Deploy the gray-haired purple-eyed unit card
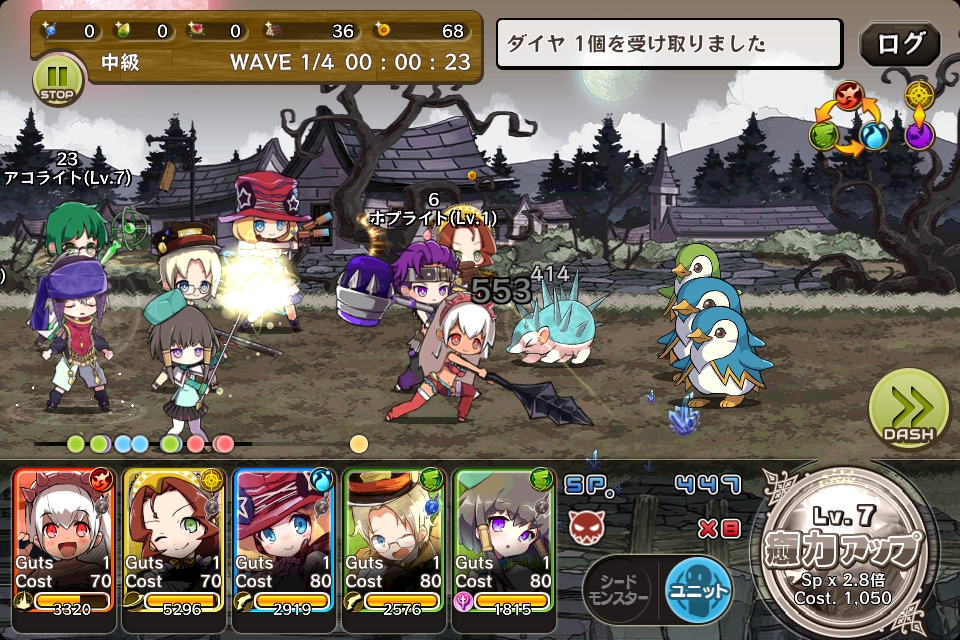The height and width of the screenshot is (640, 960). tap(505, 538)
